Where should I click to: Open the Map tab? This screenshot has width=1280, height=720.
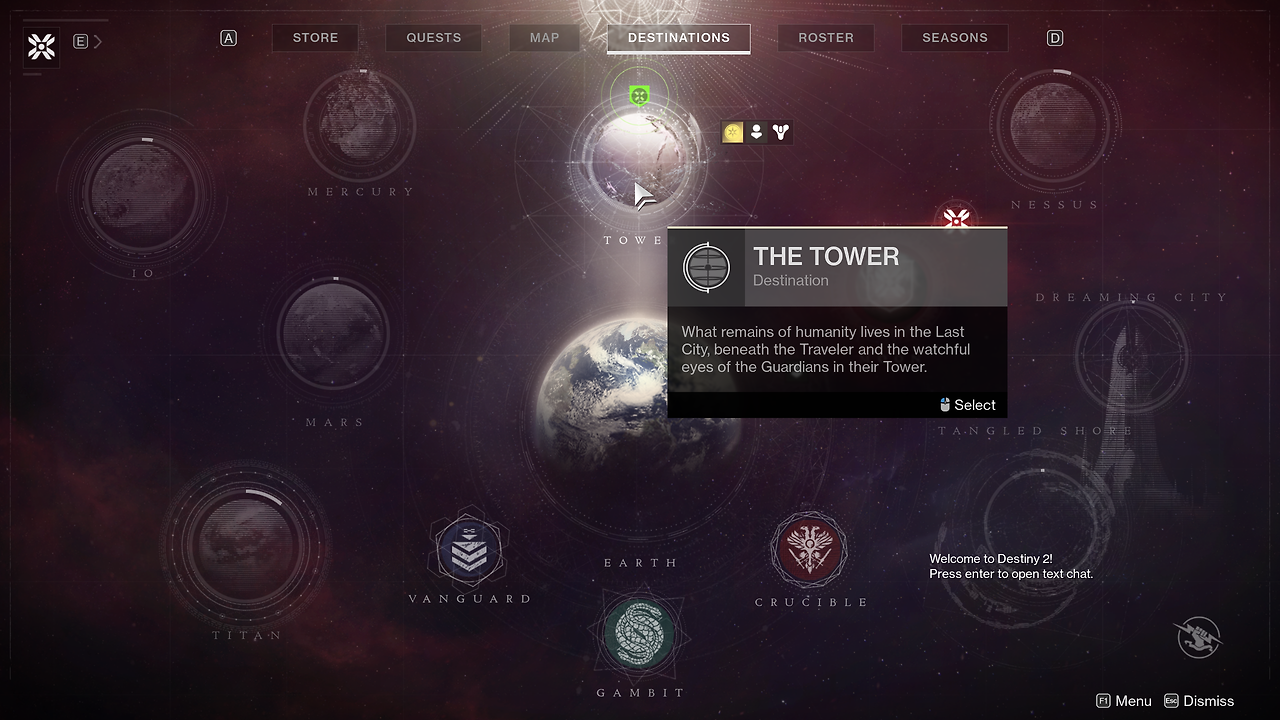tap(544, 38)
